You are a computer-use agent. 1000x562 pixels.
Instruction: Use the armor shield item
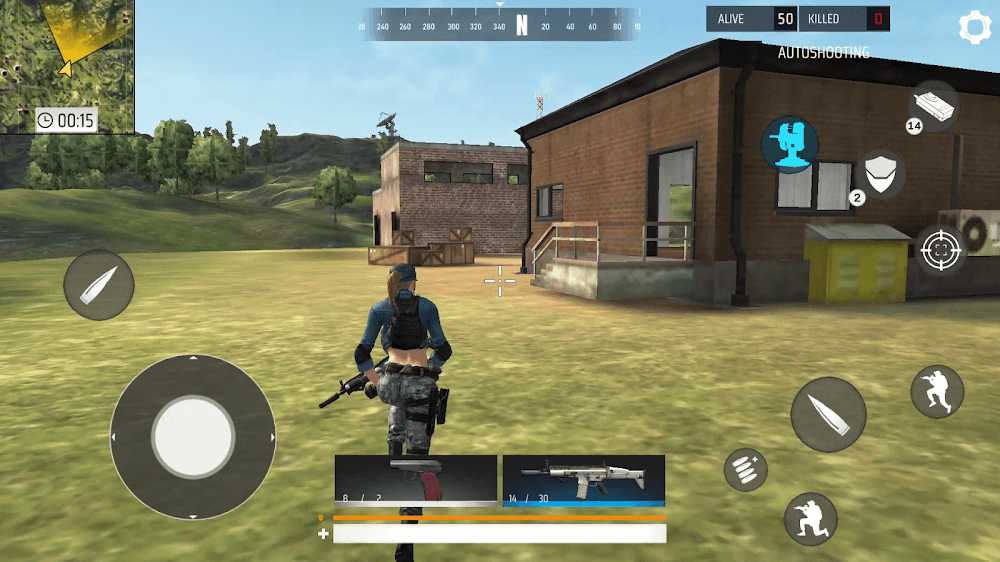880,176
